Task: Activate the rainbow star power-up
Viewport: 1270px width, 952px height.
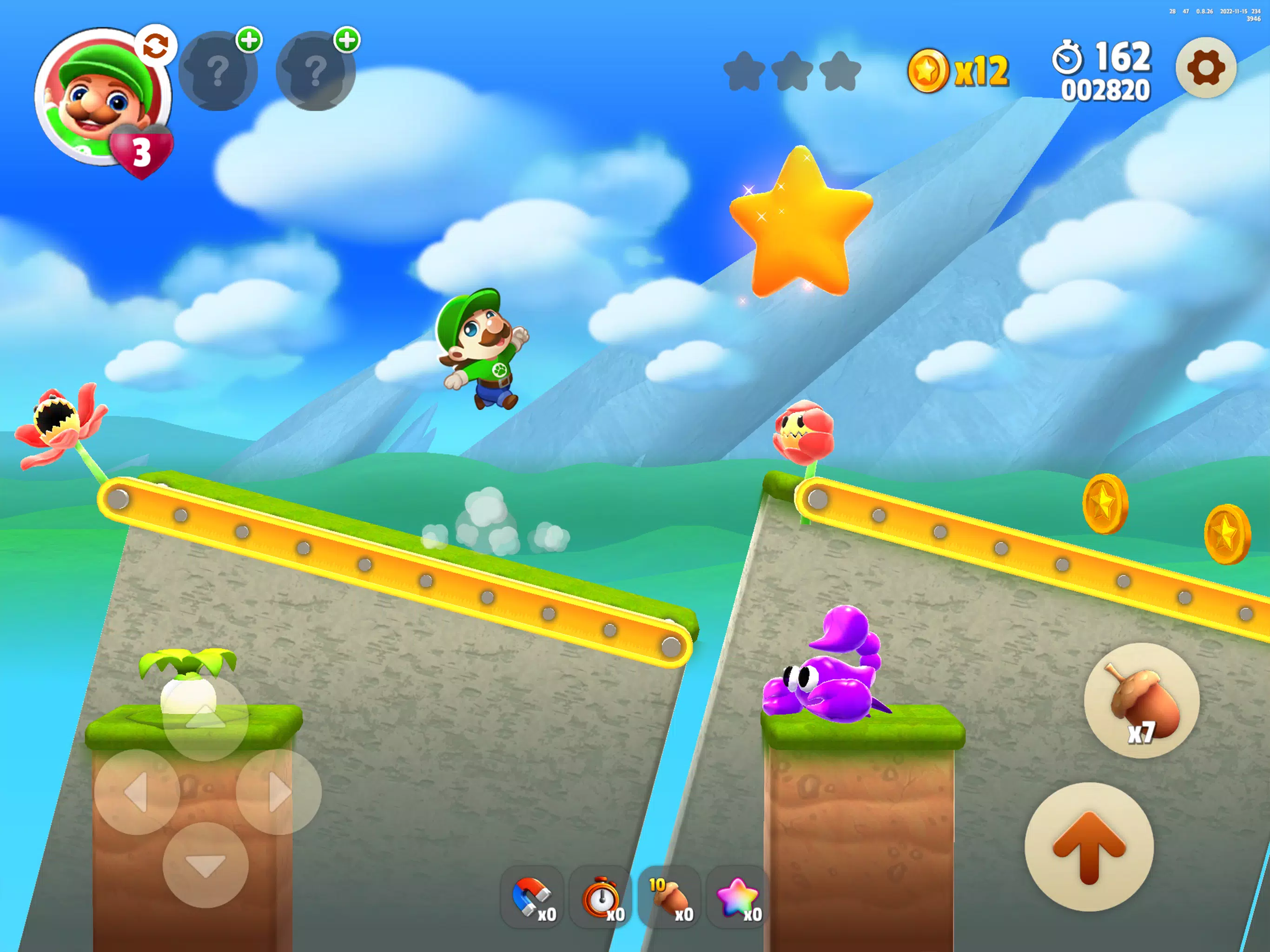Action: point(738,897)
